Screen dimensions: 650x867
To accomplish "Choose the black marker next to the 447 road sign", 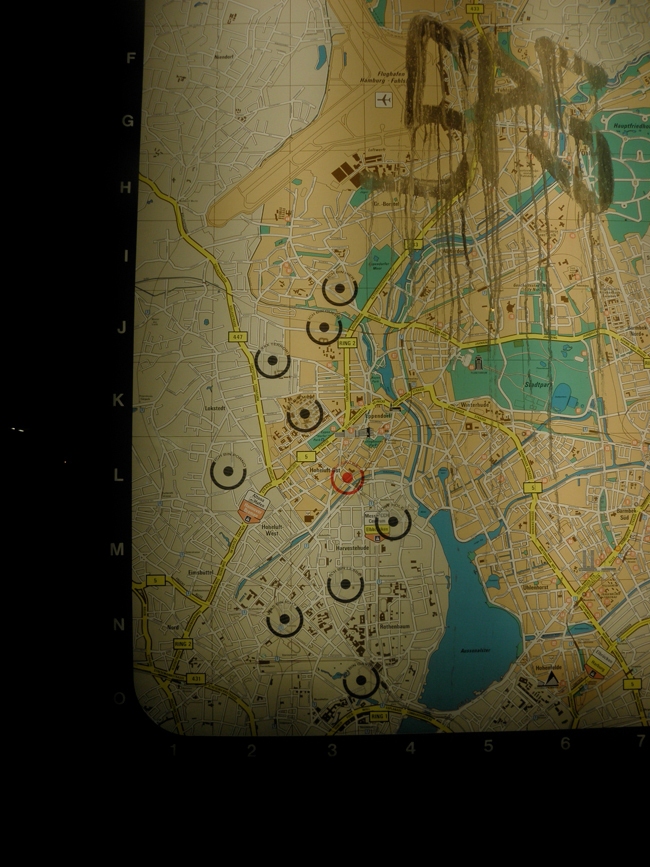I will pos(272,361).
